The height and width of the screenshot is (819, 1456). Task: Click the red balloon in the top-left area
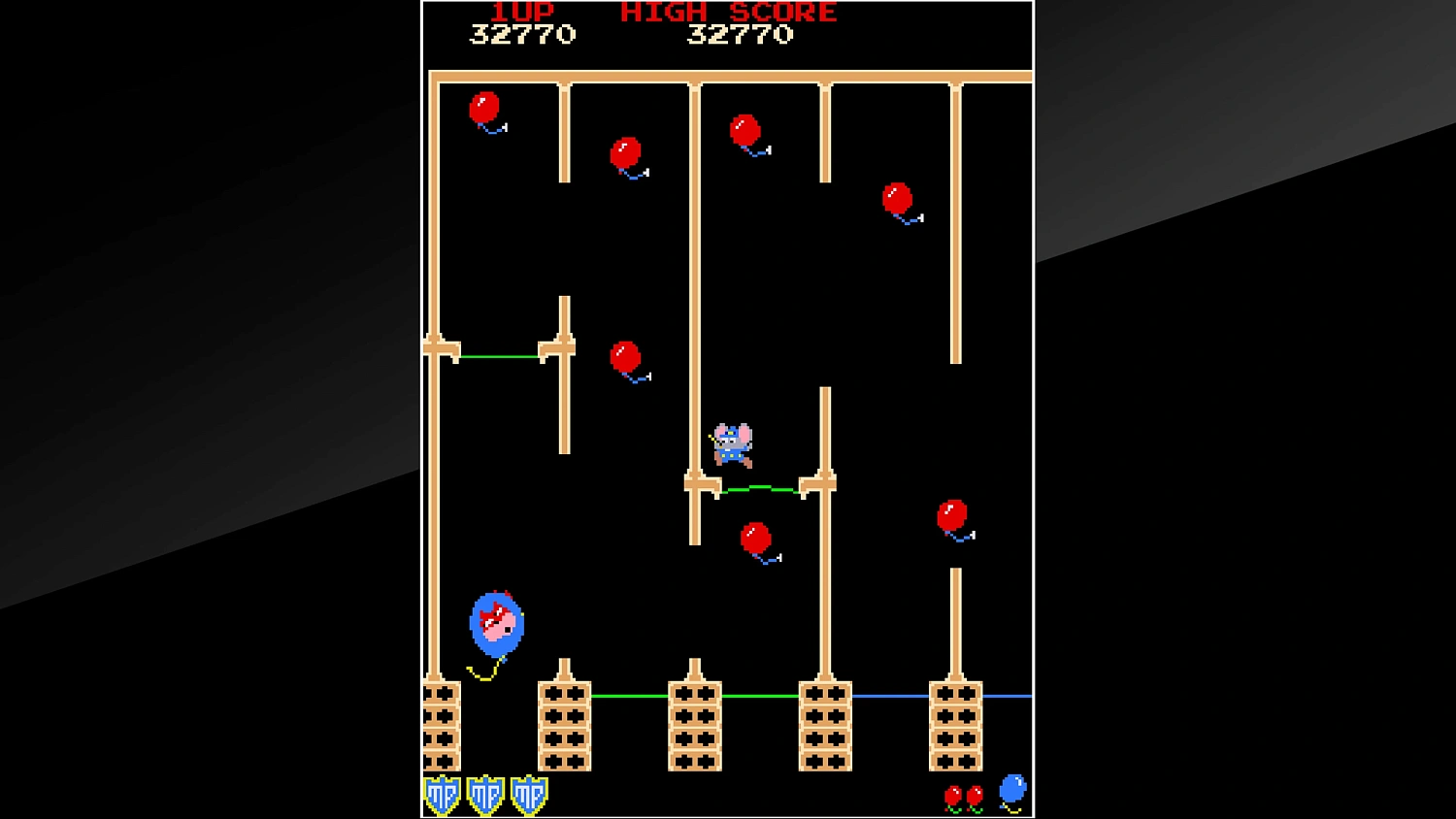coord(484,109)
